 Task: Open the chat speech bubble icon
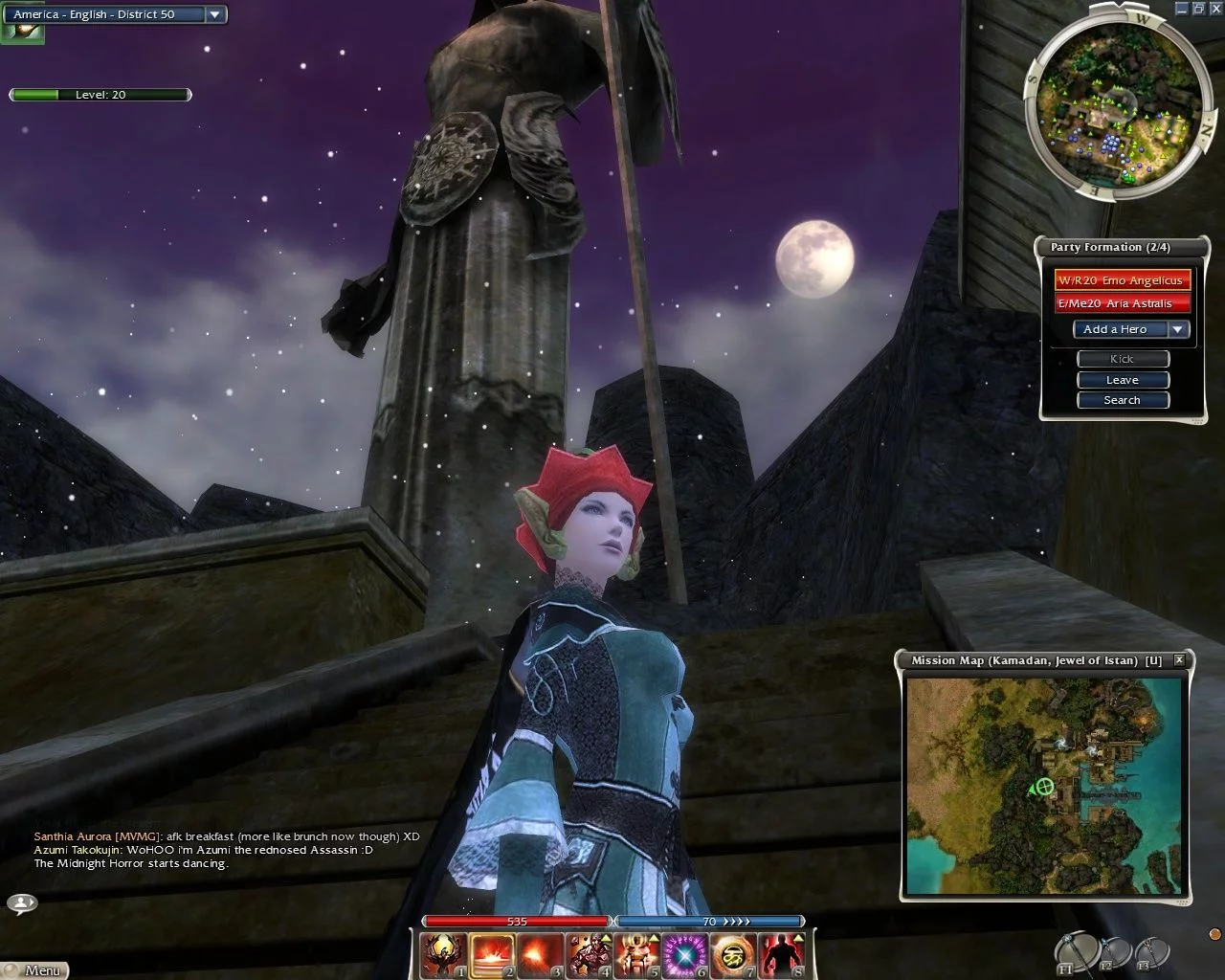coord(21,902)
